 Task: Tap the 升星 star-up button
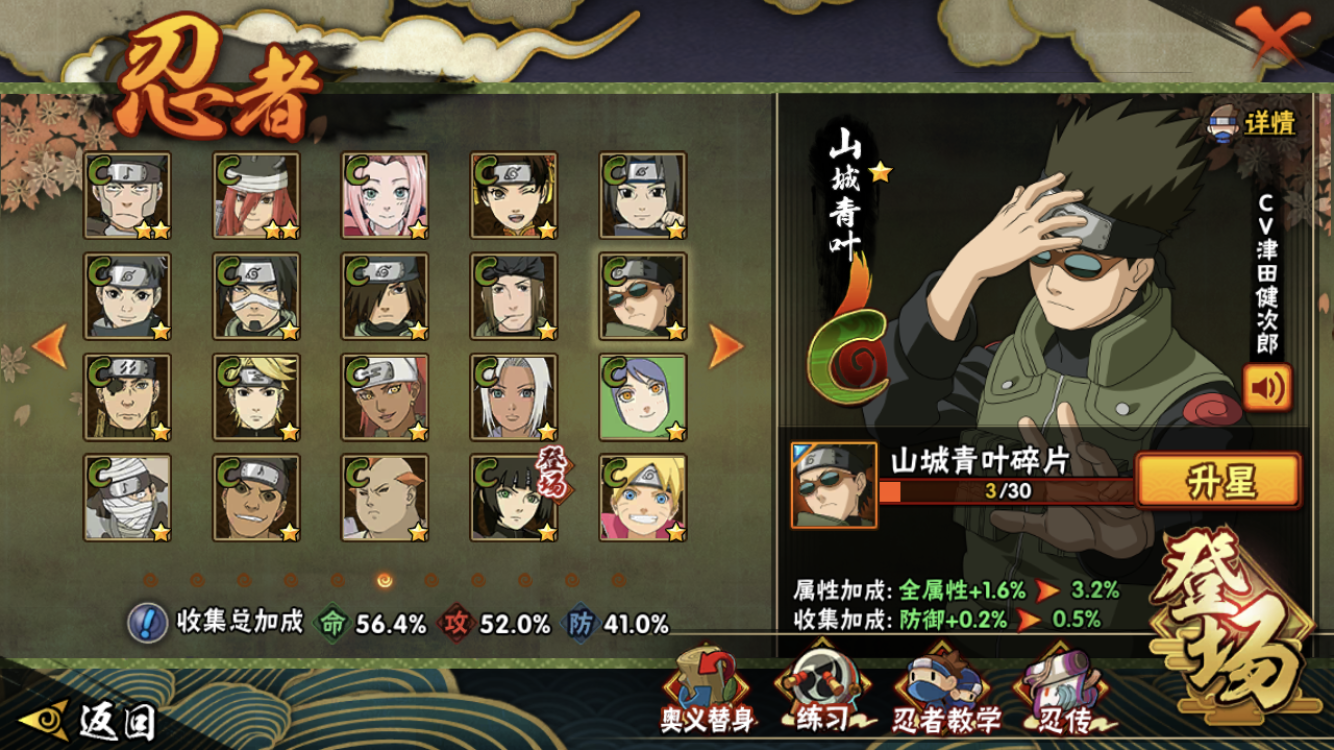(x=1219, y=482)
